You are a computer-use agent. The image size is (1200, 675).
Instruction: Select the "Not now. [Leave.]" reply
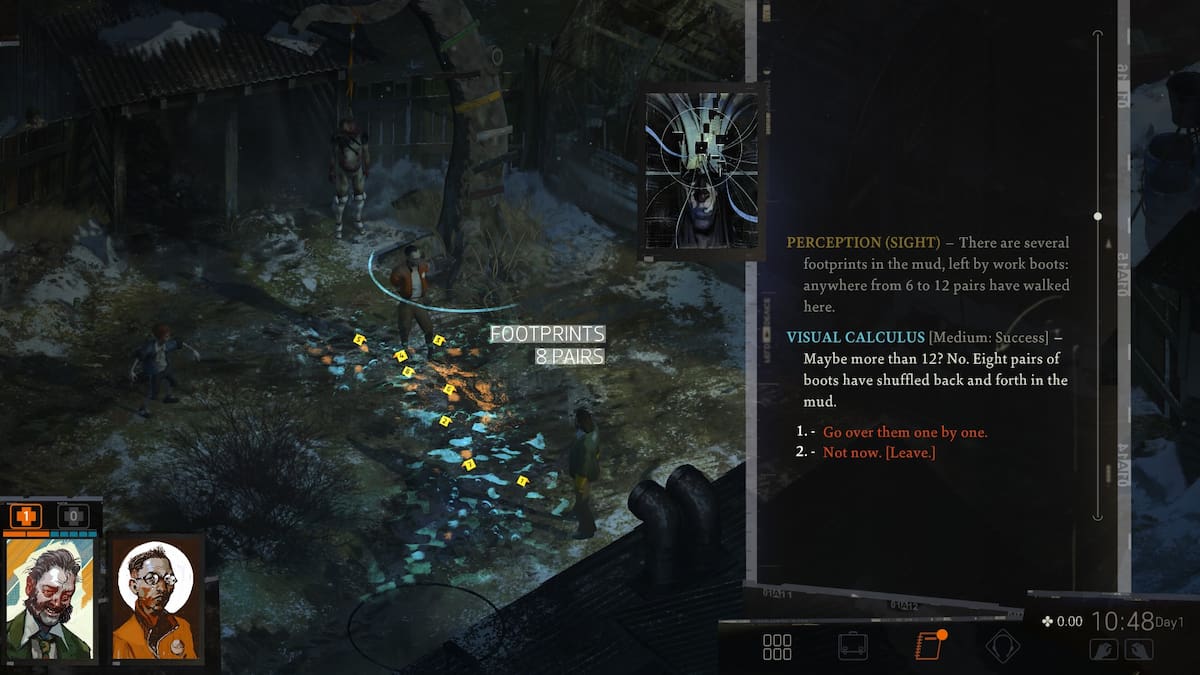tap(878, 453)
